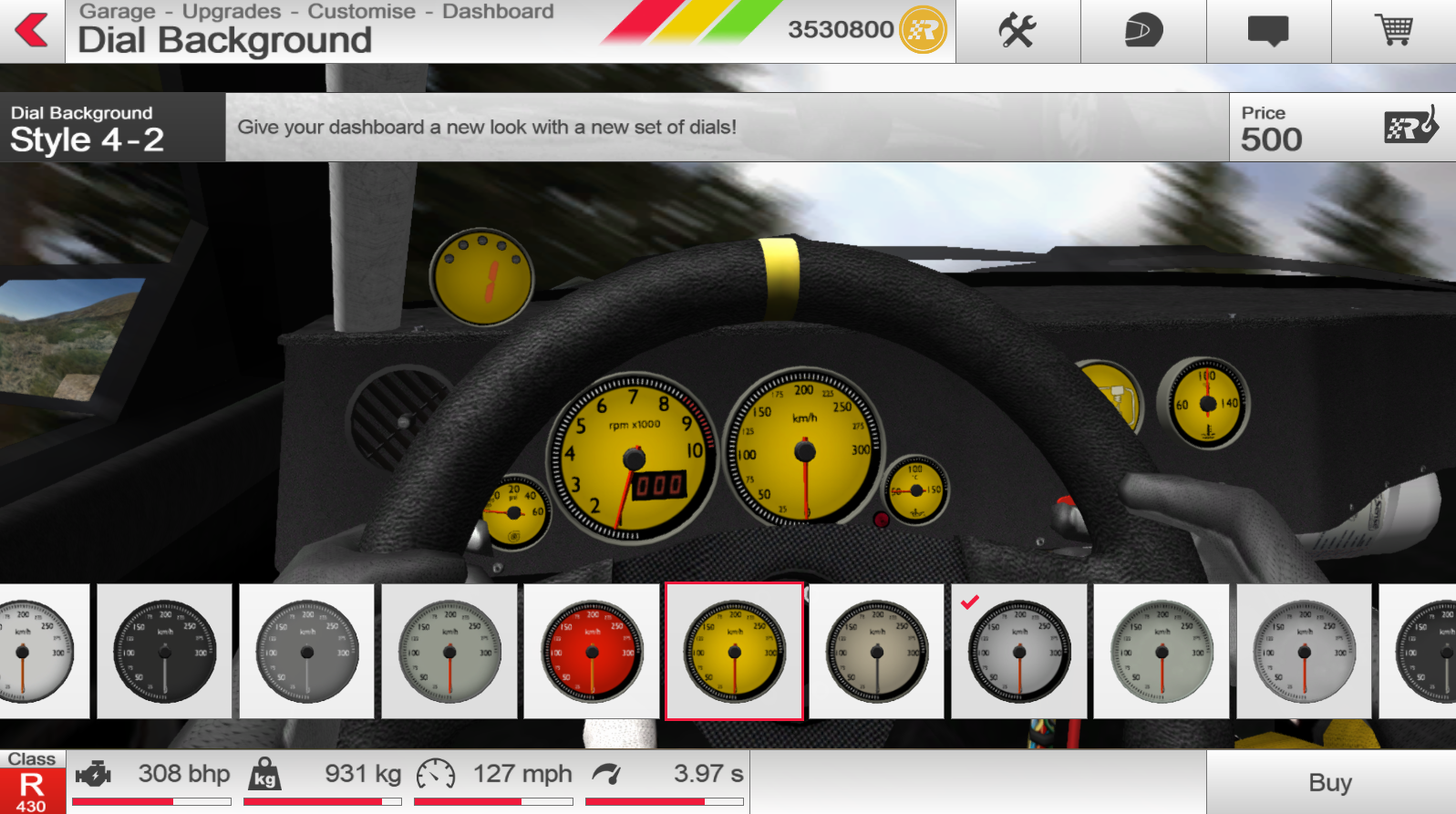Tap the gold R coin currency icon

(924, 30)
